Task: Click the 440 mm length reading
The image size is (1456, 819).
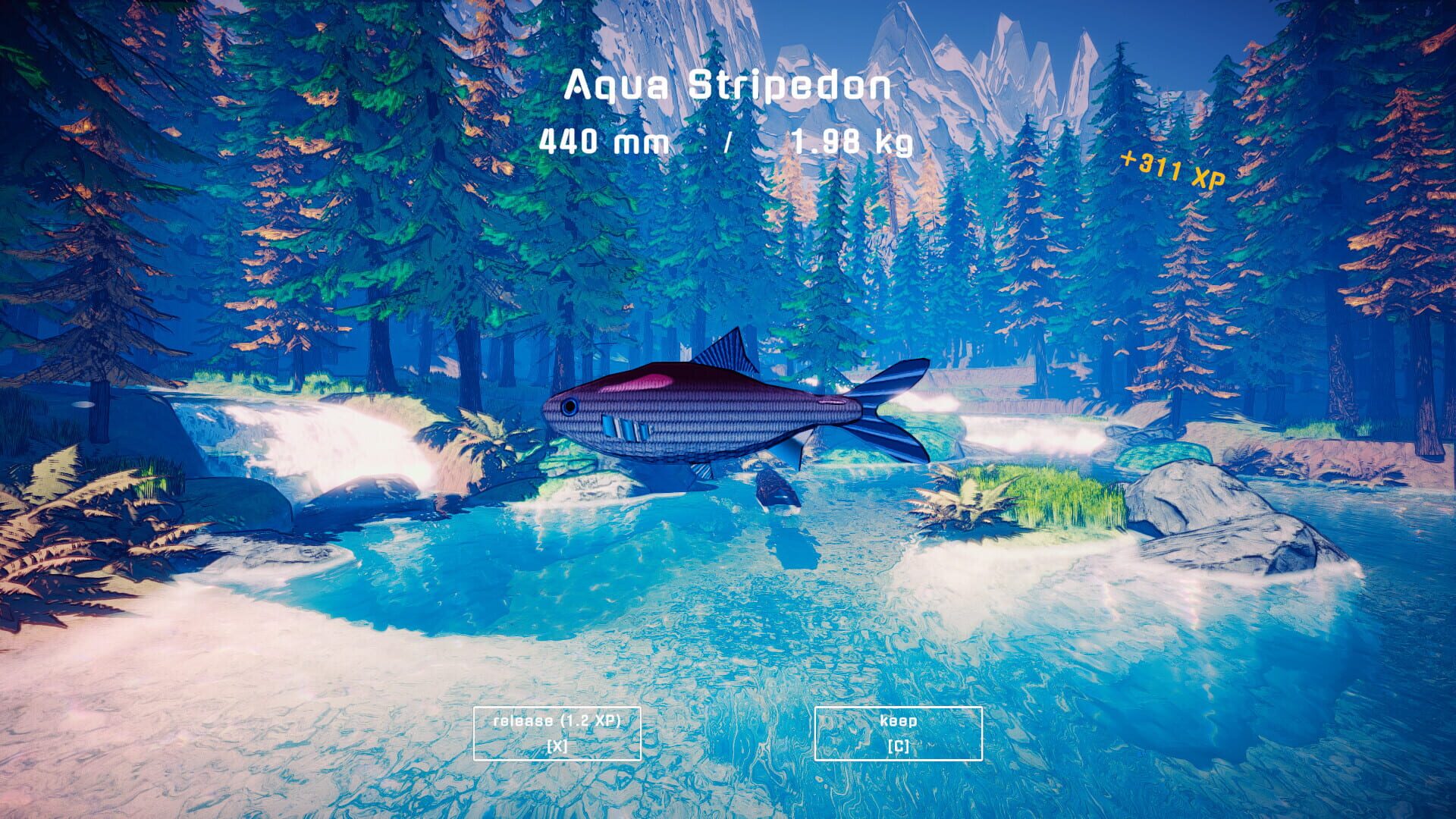Action: click(x=604, y=141)
